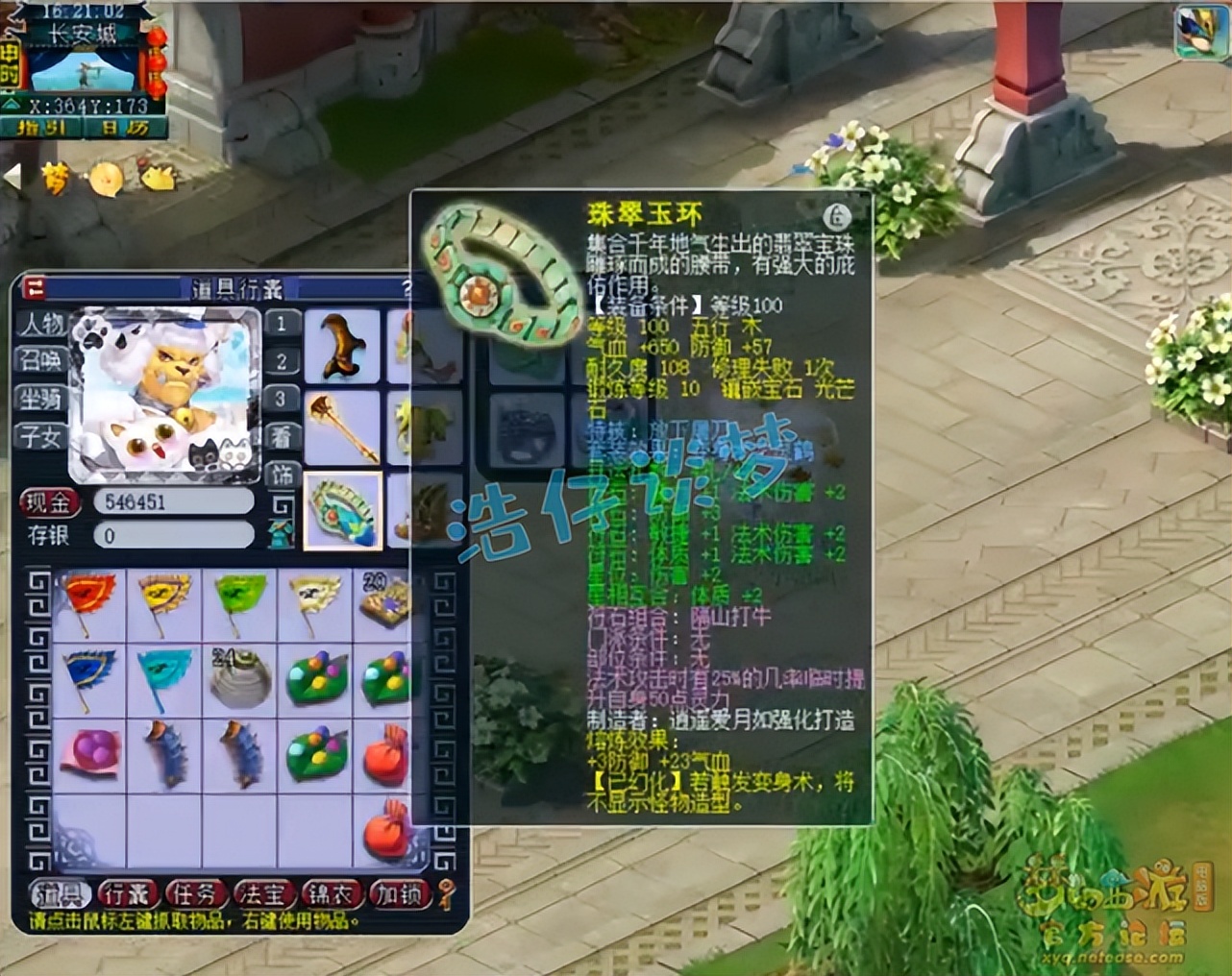
Task: Toggle the 看 view button in the inventory
Action: tap(281, 437)
